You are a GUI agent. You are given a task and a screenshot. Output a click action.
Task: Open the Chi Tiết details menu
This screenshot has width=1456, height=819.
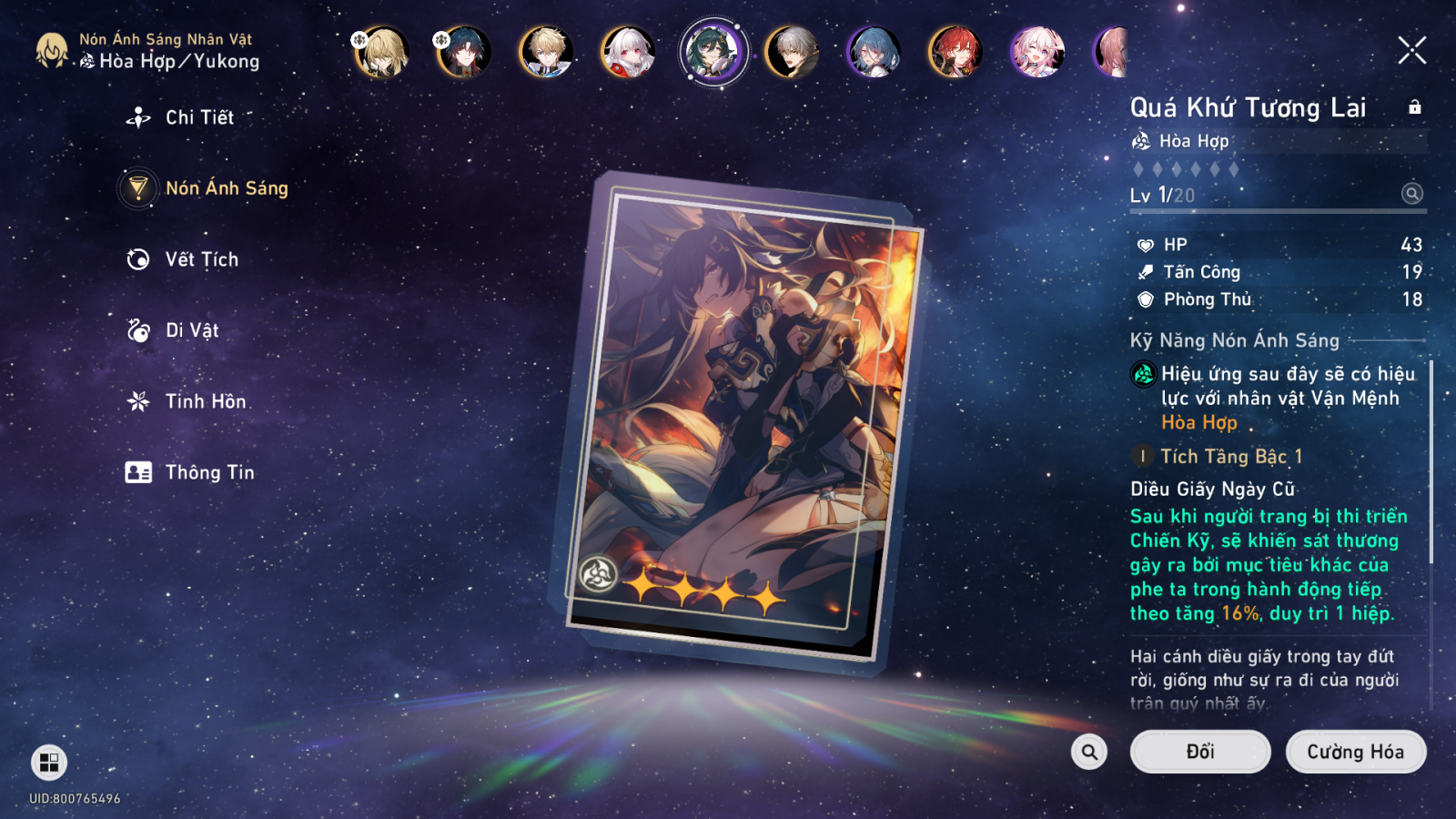point(198,117)
